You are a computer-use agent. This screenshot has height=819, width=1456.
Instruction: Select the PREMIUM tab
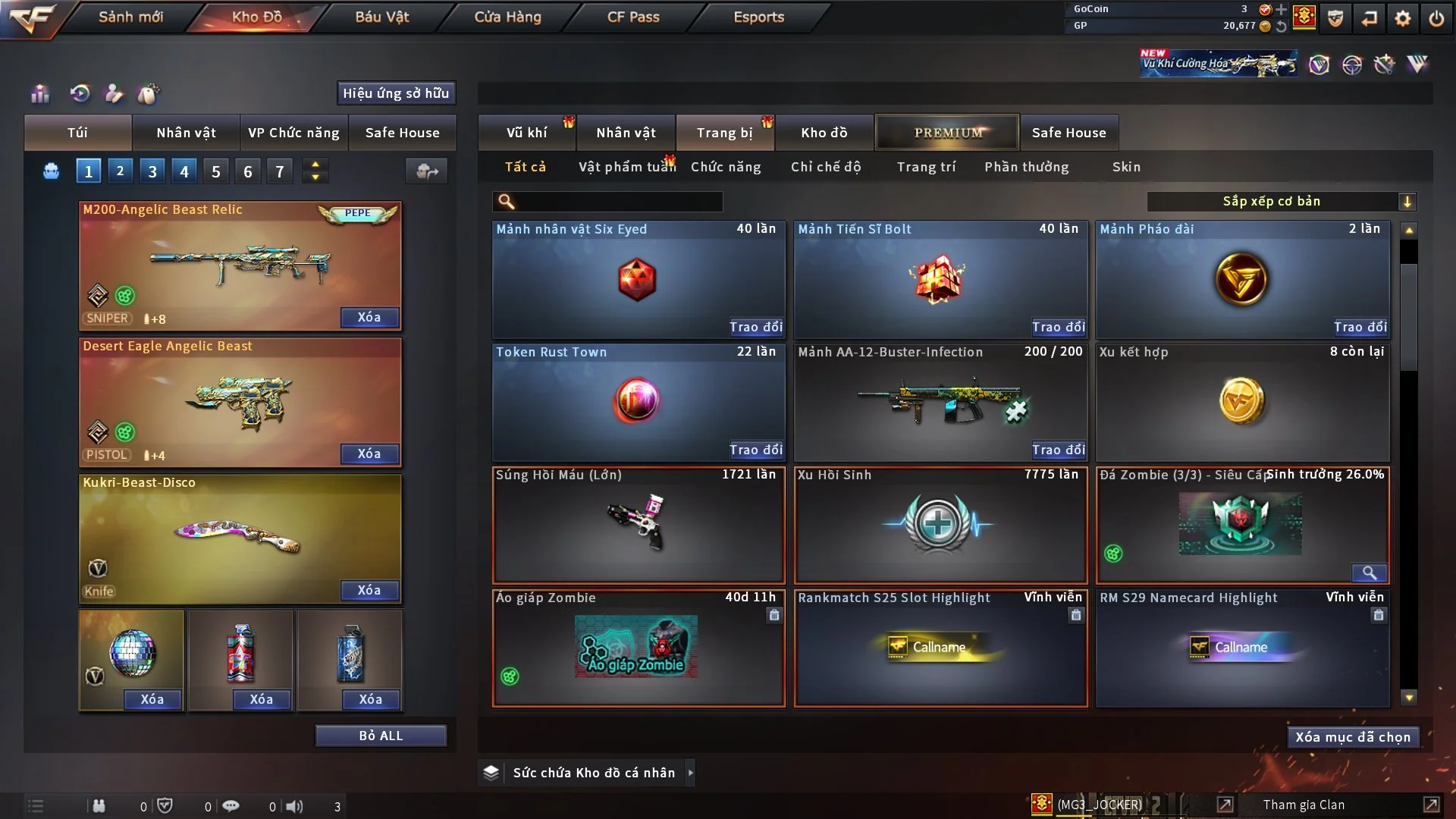pyautogui.click(x=948, y=133)
